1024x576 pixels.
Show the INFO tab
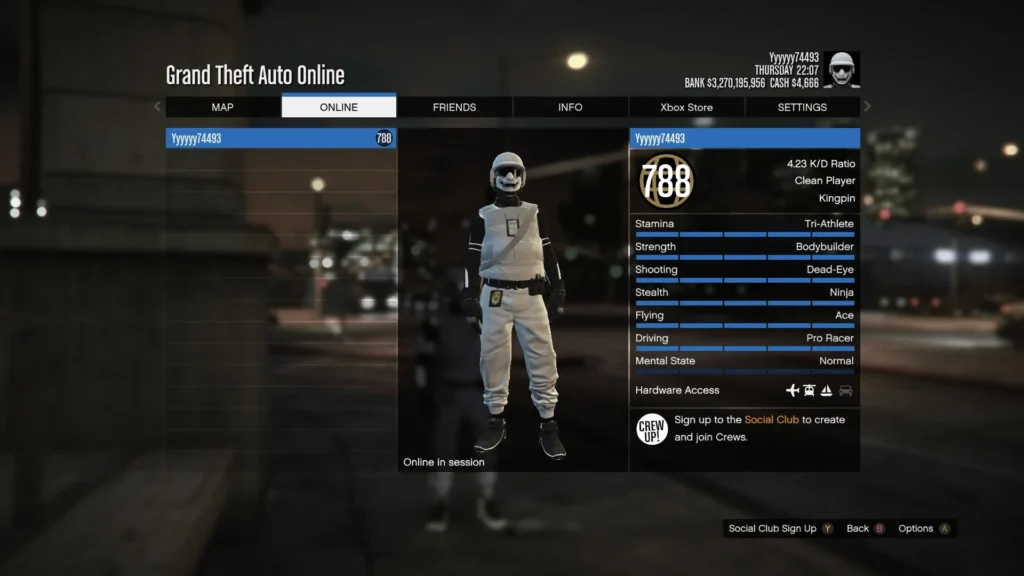pyautogui.click(x=570, y=107)
